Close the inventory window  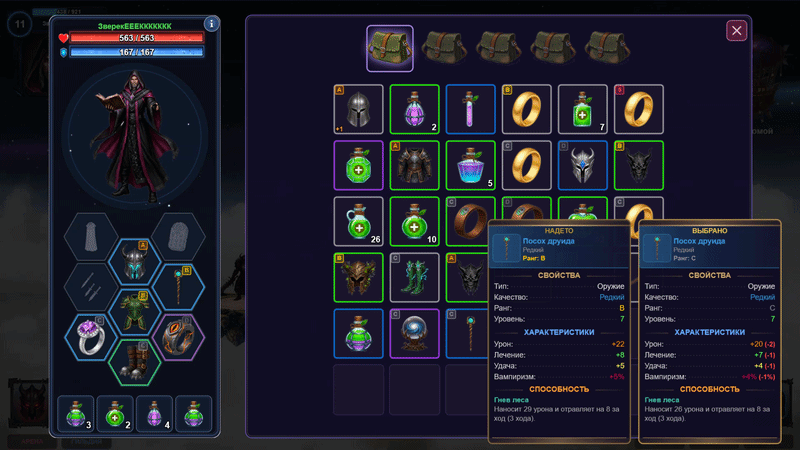(x=737, y=31)
